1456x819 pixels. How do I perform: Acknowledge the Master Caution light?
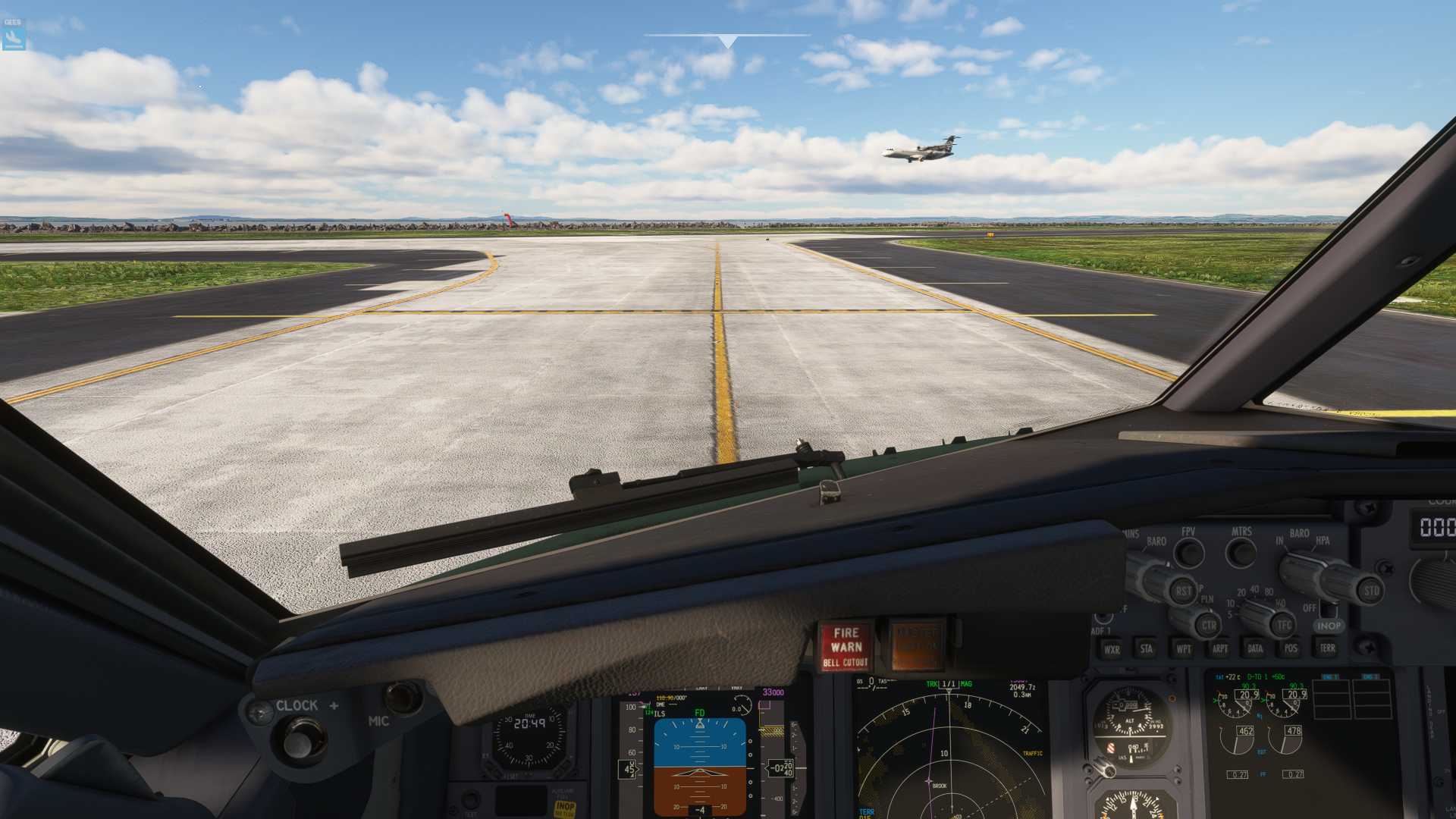(918, 646)
